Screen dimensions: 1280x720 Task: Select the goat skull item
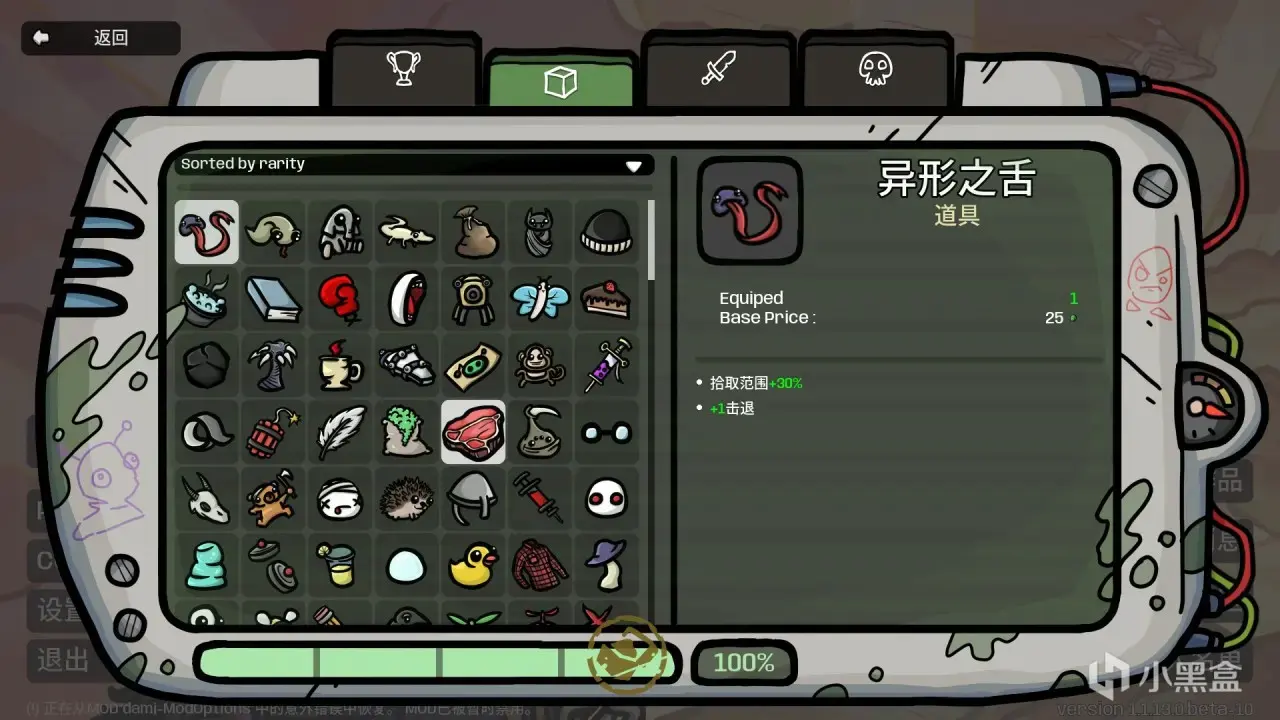coord(206,498)
